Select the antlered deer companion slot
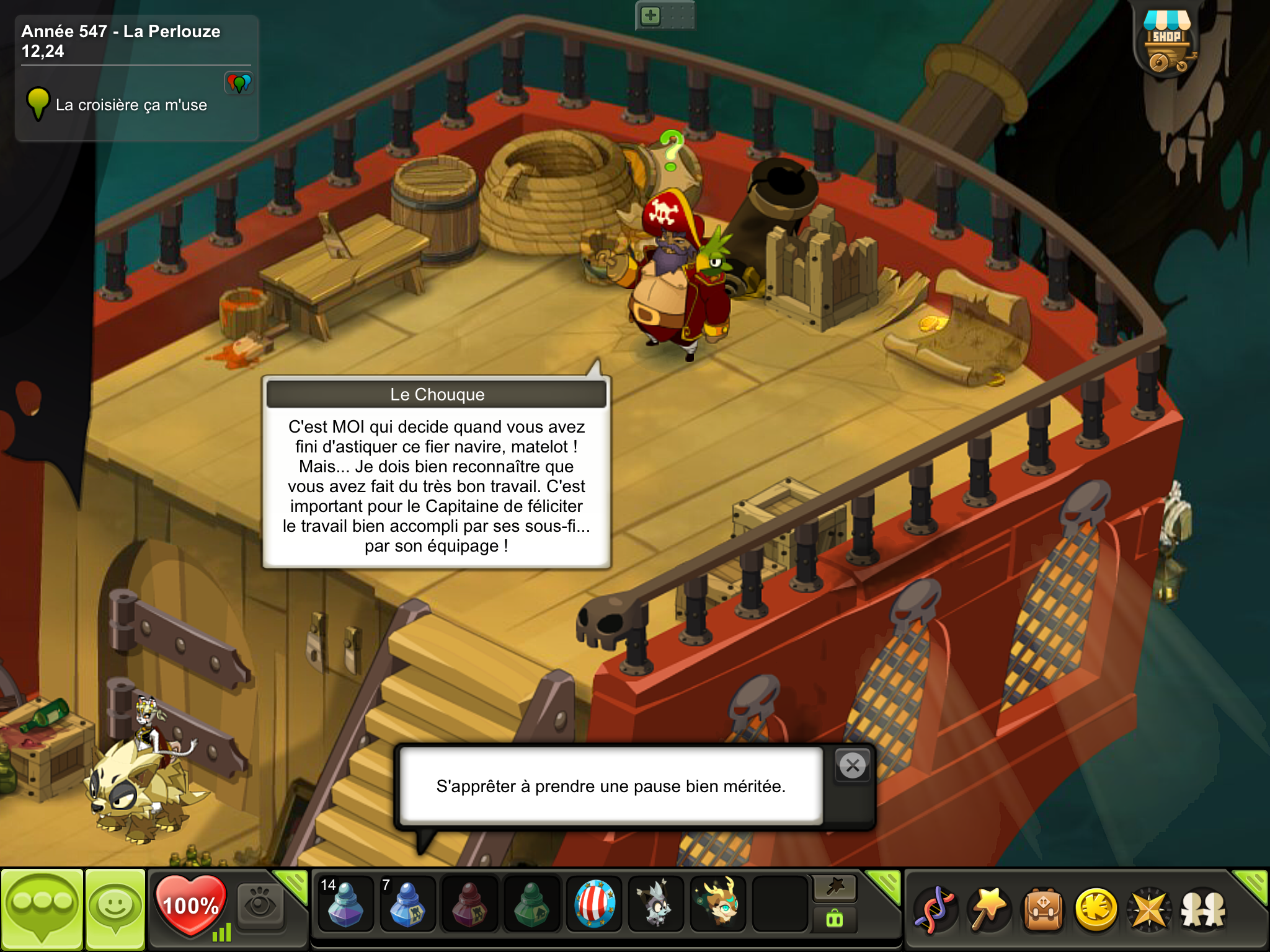The image size is (1270, 952). click(x=718, y=905)
